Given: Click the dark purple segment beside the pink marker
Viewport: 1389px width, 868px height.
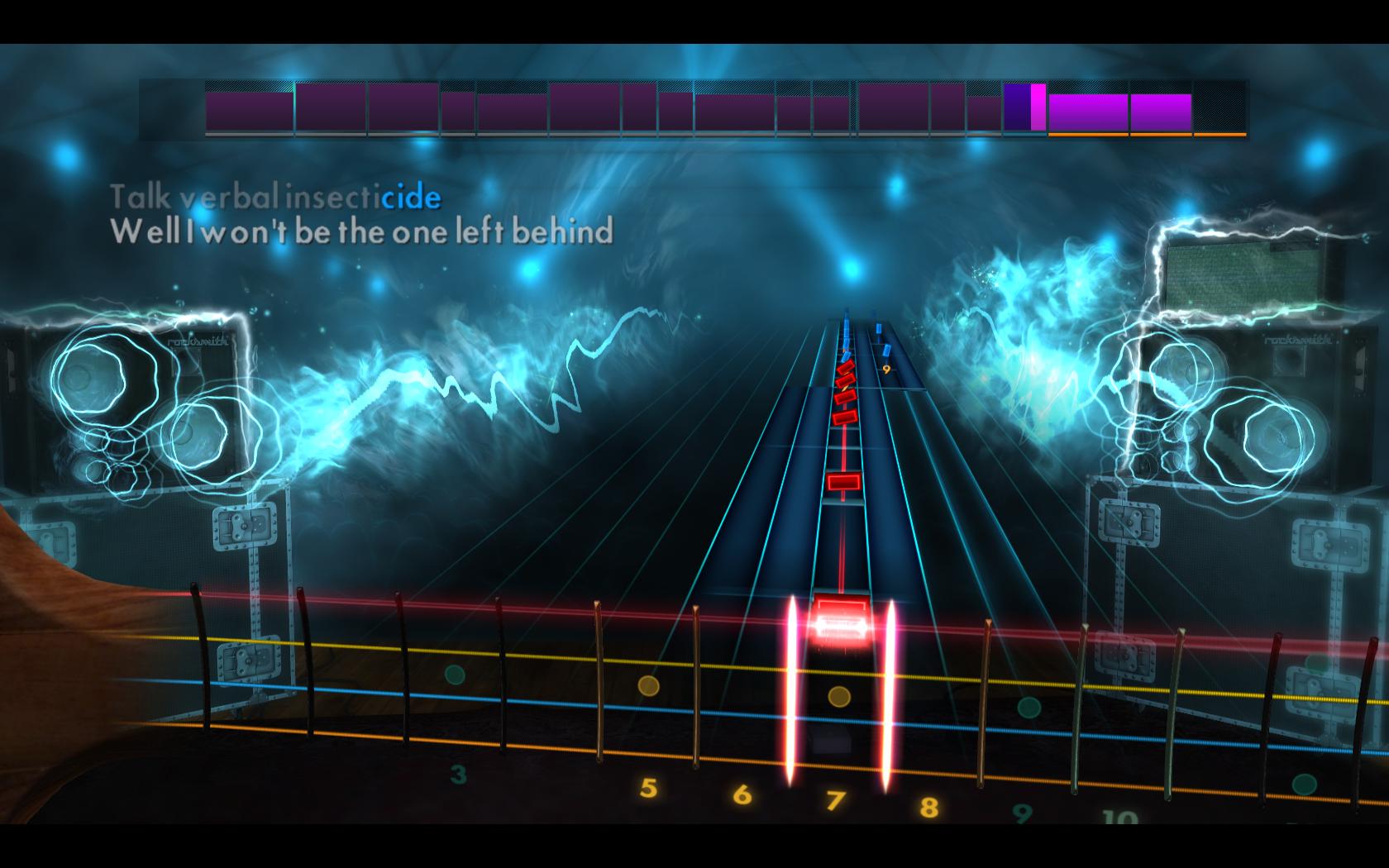Looking at the screenshot, I should (1015, 106).
